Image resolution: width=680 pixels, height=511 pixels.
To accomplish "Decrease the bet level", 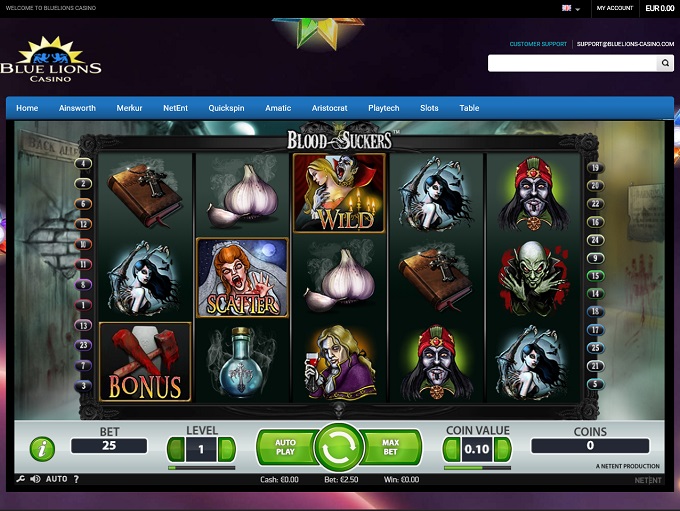I will pyautogui.click(x=175, y=449).
